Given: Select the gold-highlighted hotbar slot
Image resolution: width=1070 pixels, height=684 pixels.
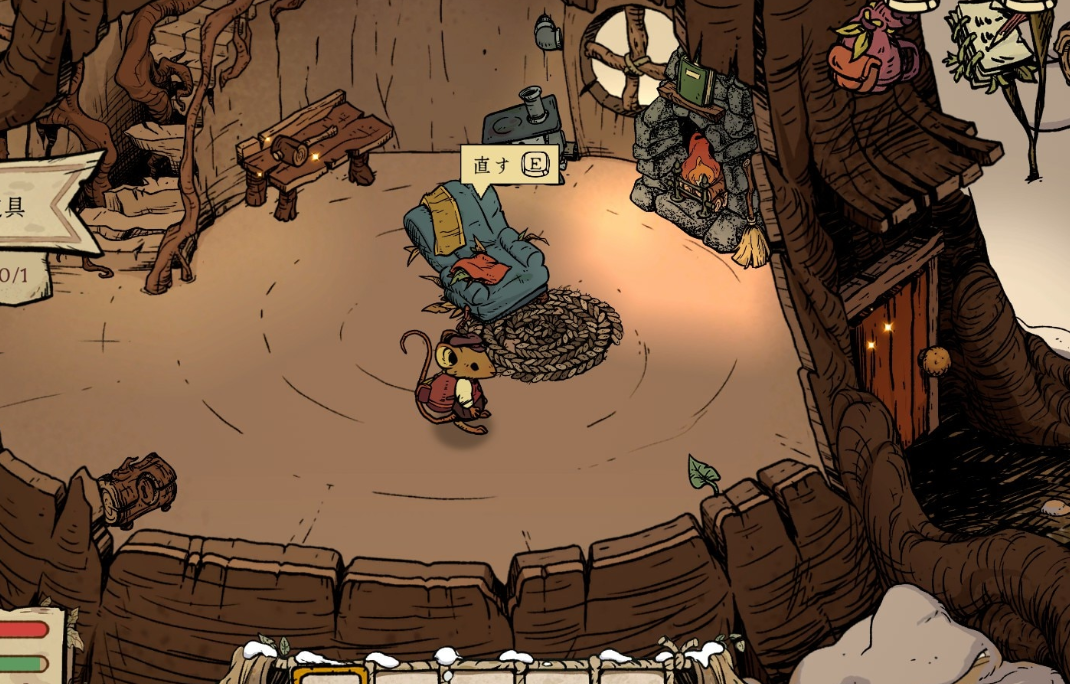Looking at the screenshot, I should pos(330,676).
